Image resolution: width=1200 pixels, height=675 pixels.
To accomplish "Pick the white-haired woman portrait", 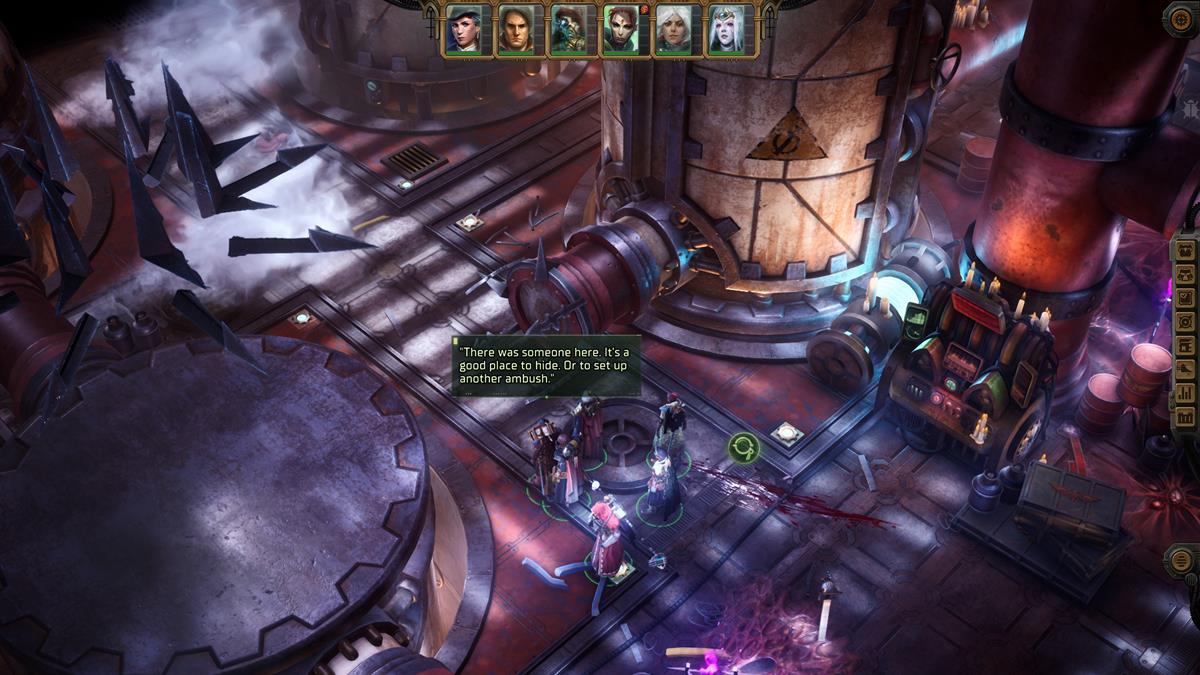I will tap(675, 30).
